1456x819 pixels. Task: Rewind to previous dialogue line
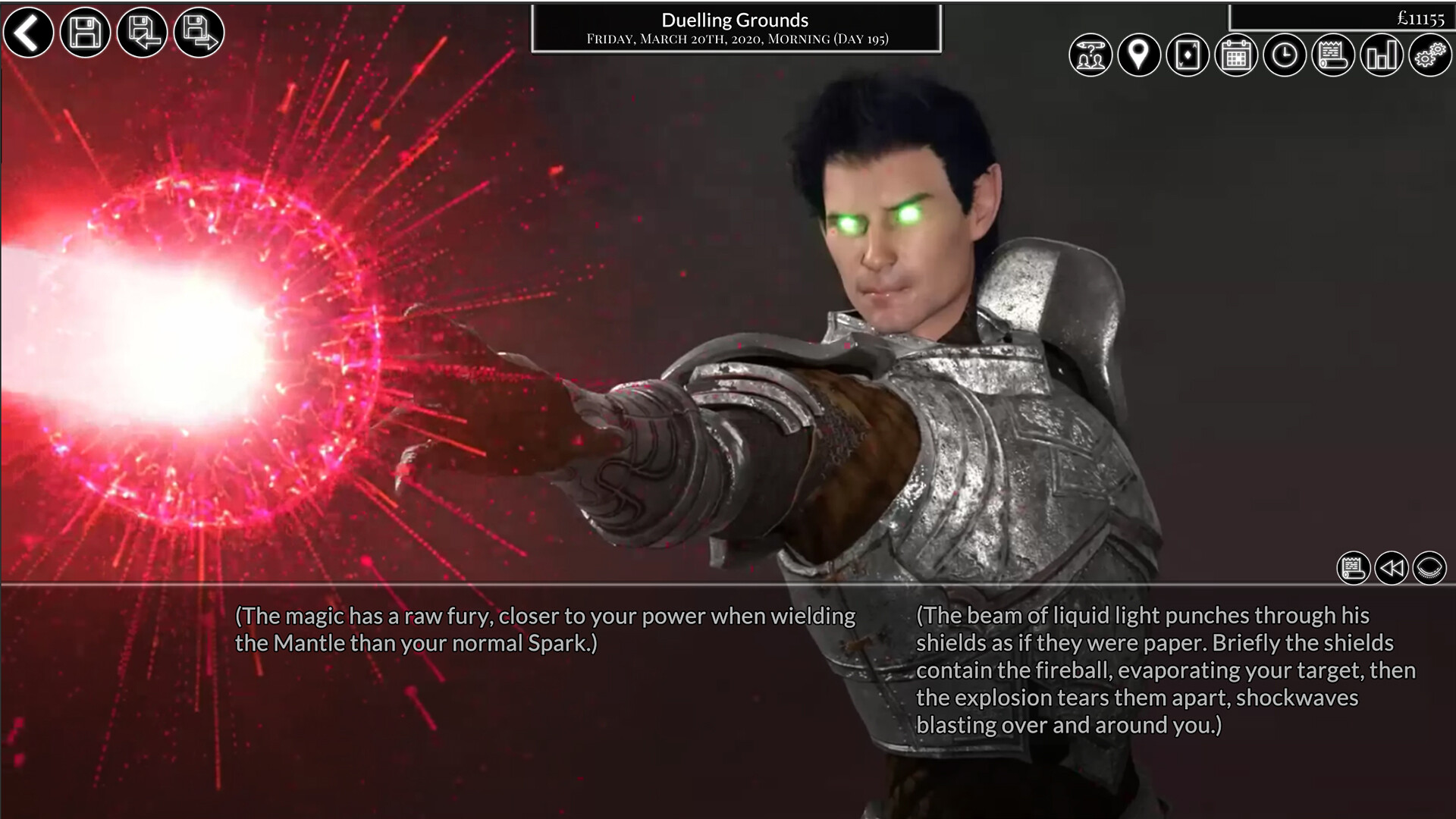tap(1393, 568)
